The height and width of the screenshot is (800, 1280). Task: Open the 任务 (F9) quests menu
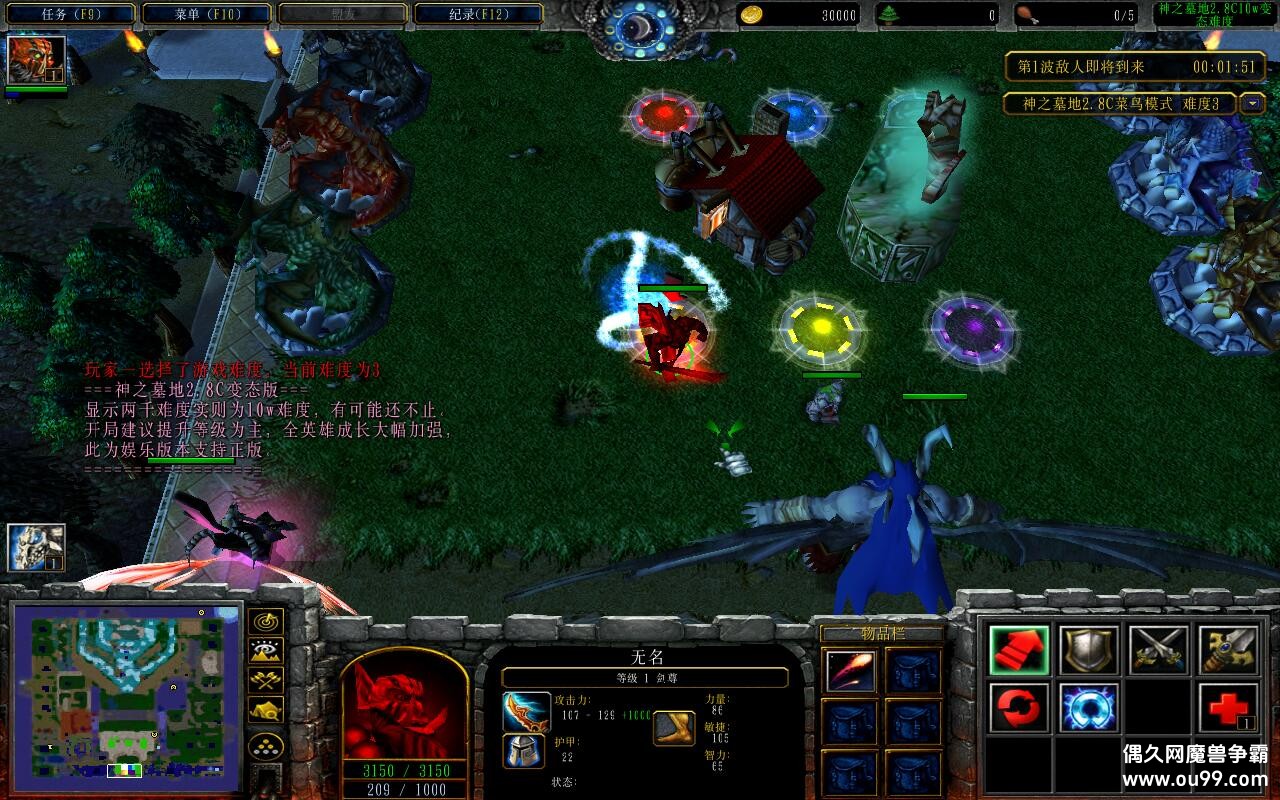click(x=69, y=14)
